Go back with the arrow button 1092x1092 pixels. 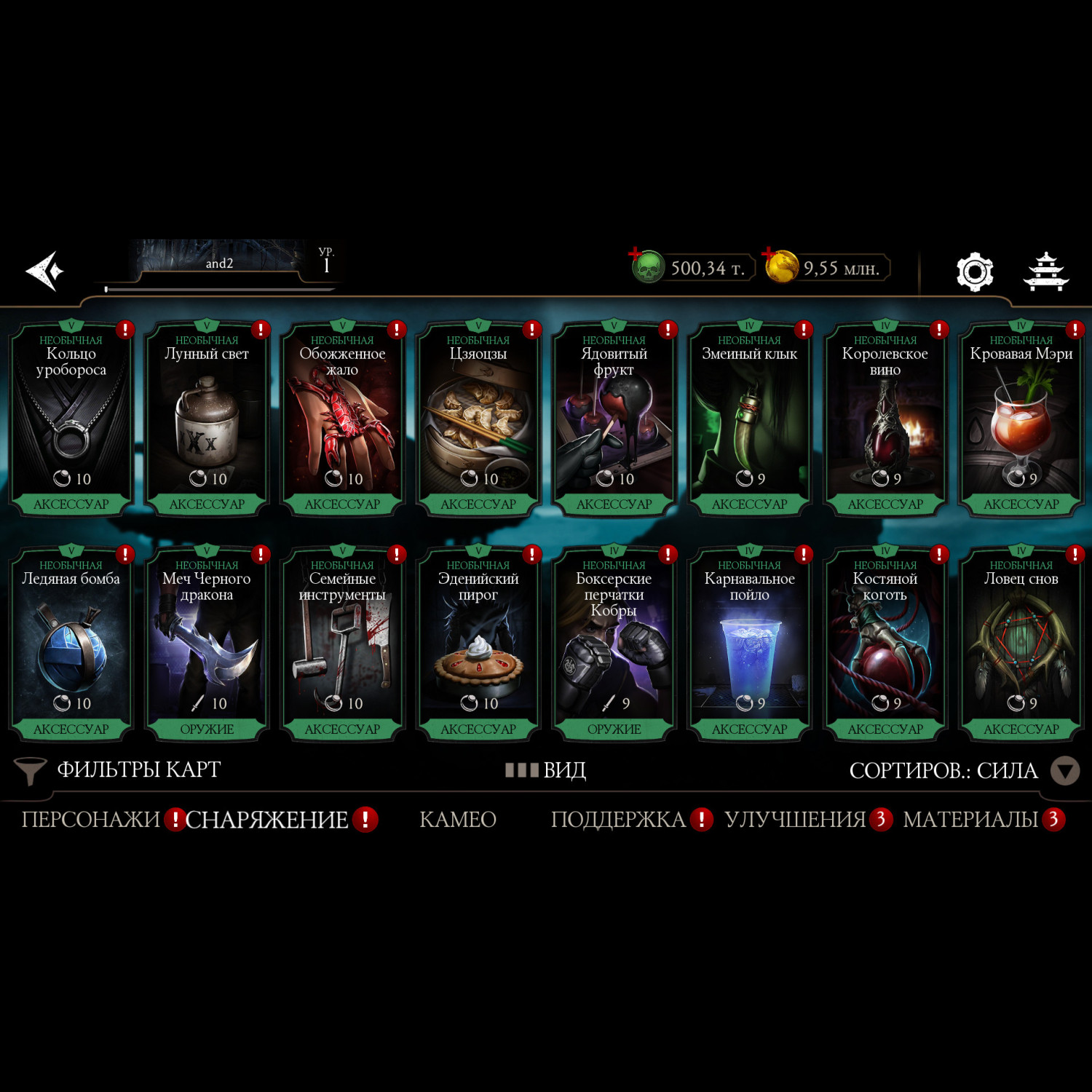click(45, 272)
